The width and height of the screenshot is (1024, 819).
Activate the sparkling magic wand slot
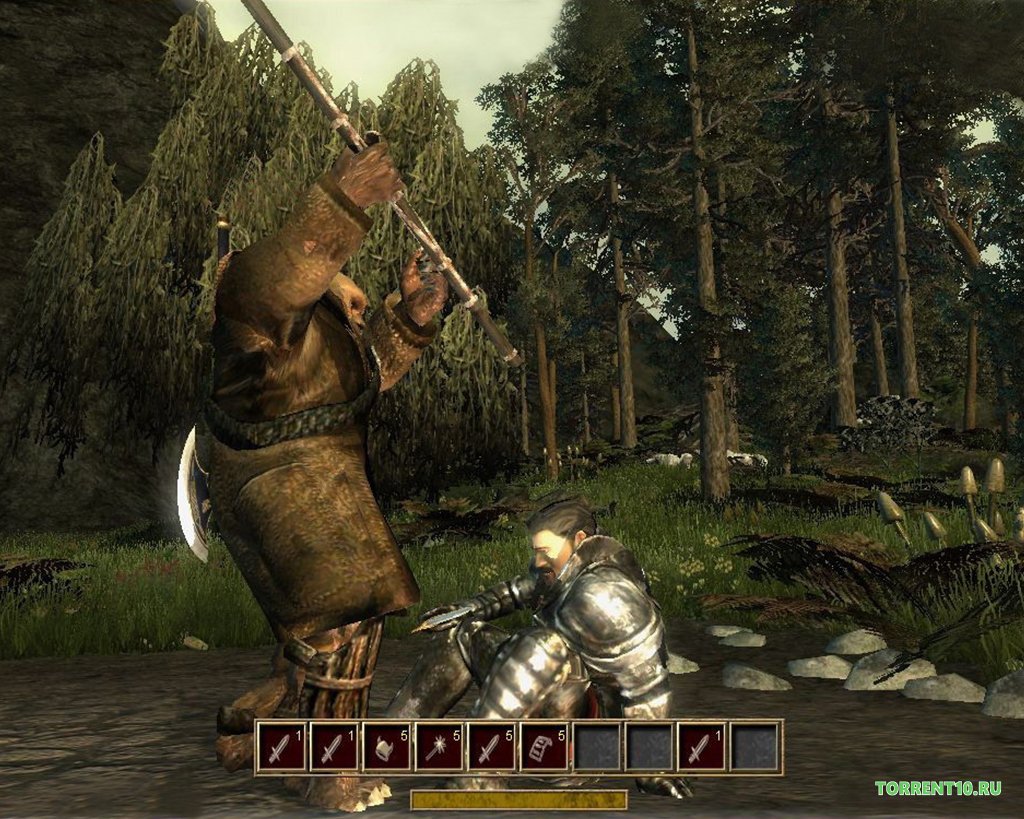tap(439, 747)
